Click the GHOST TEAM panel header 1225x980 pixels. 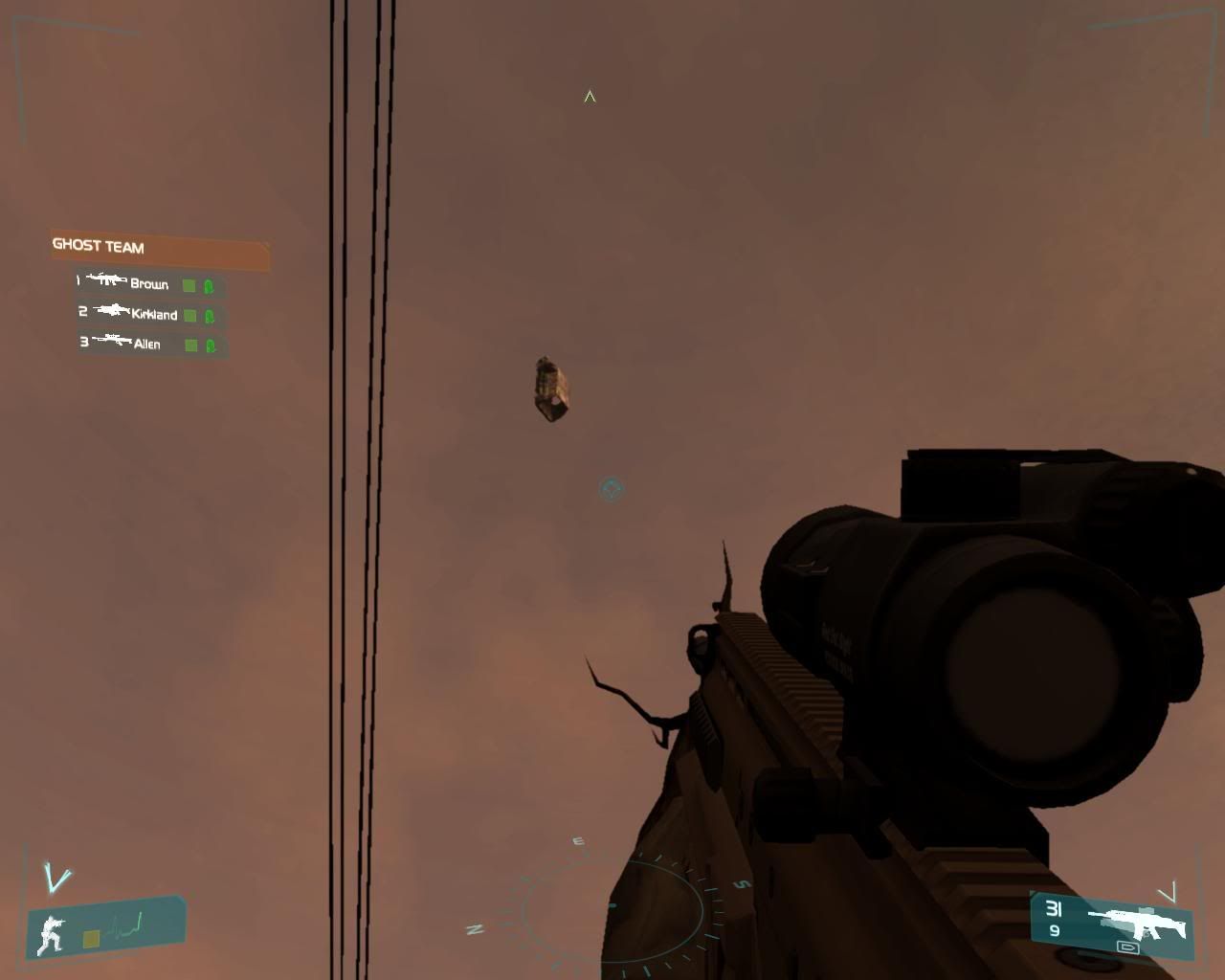point(99,247)
